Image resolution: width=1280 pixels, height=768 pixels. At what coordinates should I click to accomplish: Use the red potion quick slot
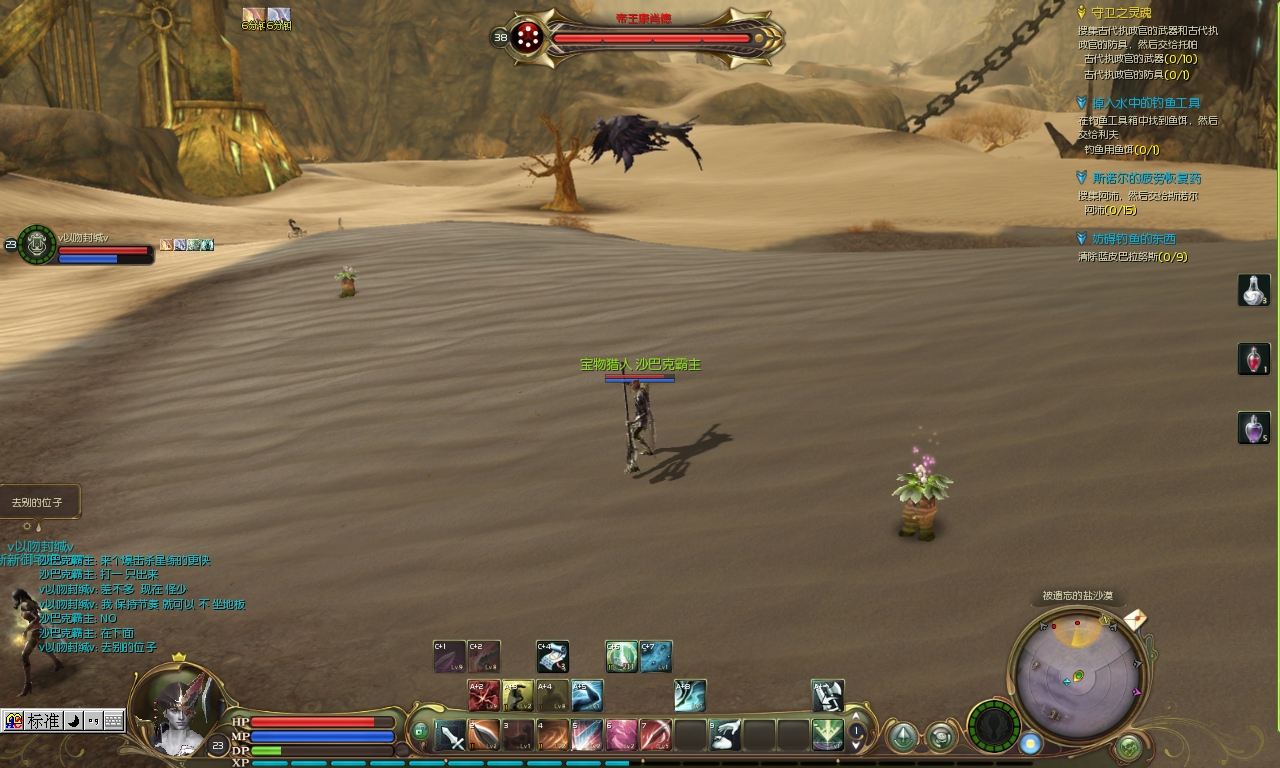tap(1254, 359)
